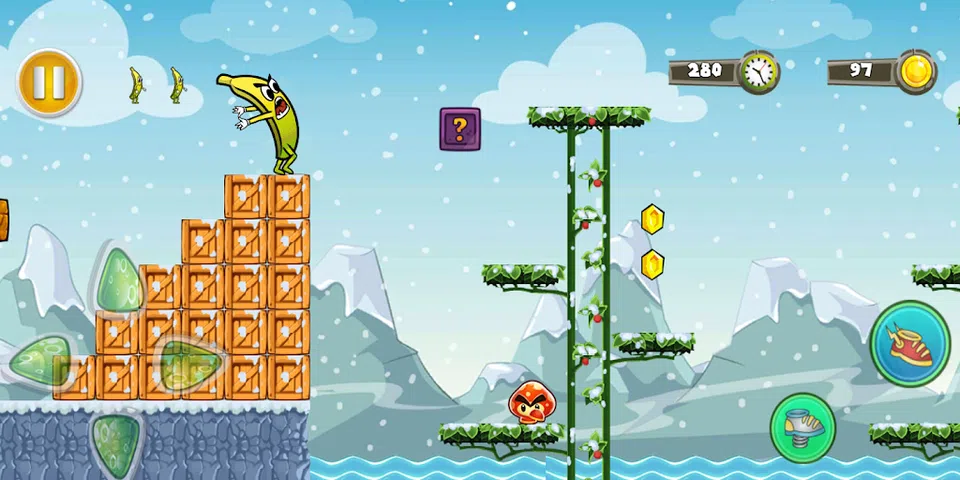Image resolution: width=960 pixels, height=480 pixels.
Task: Tap the left arrow on the green D-pad
Action: (40, 360)
